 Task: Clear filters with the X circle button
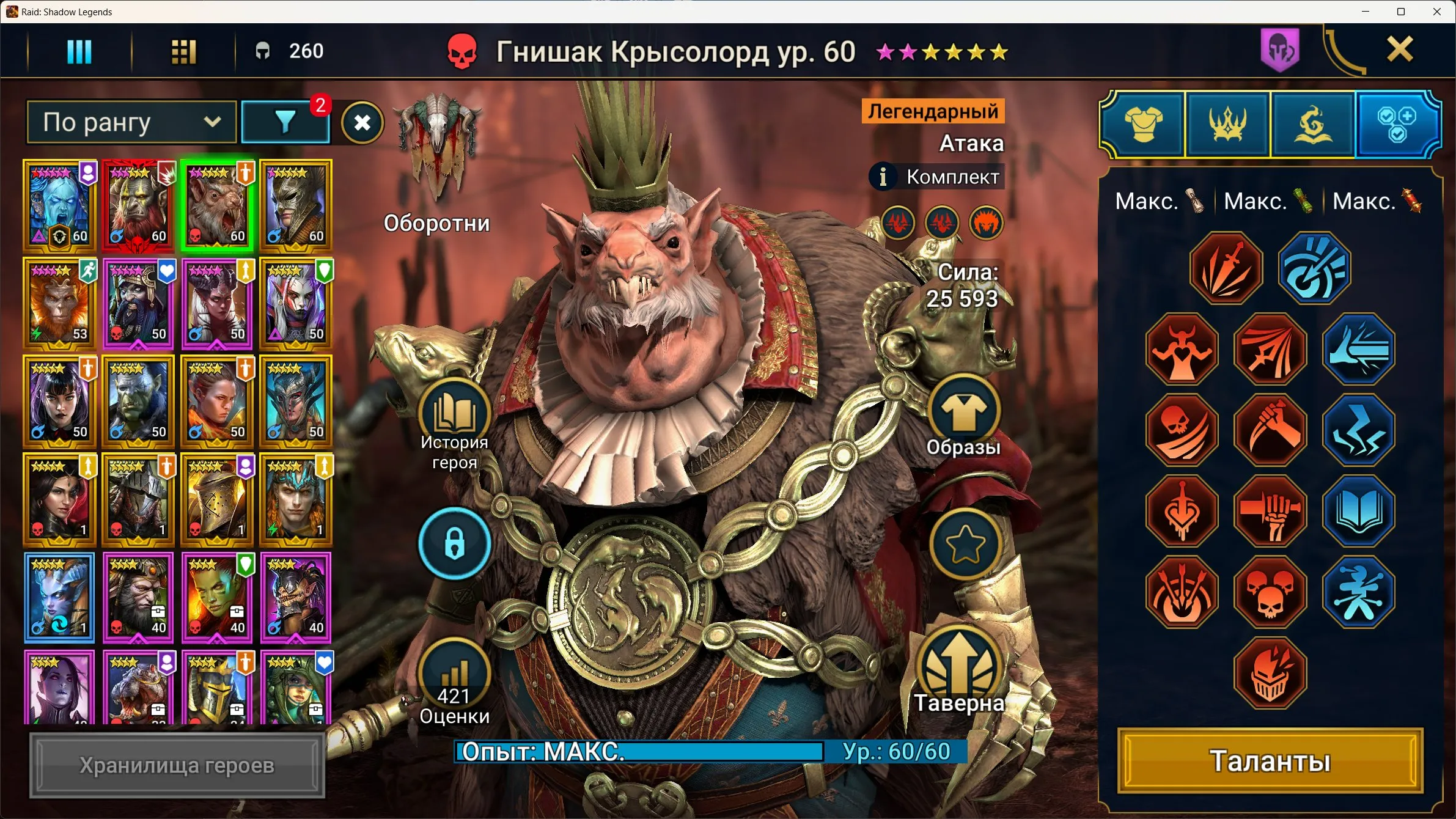click(363, 122)
